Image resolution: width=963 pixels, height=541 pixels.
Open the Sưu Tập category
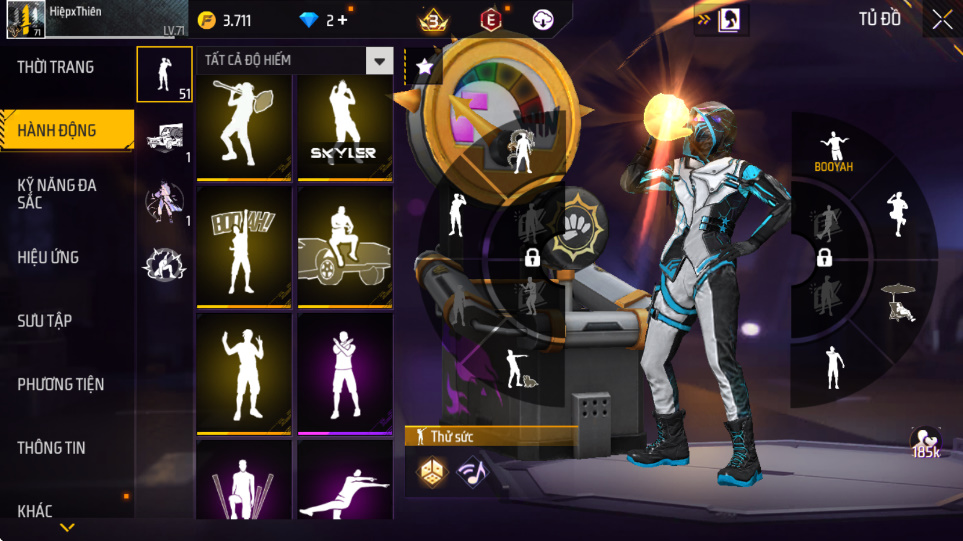coord(45,321)
